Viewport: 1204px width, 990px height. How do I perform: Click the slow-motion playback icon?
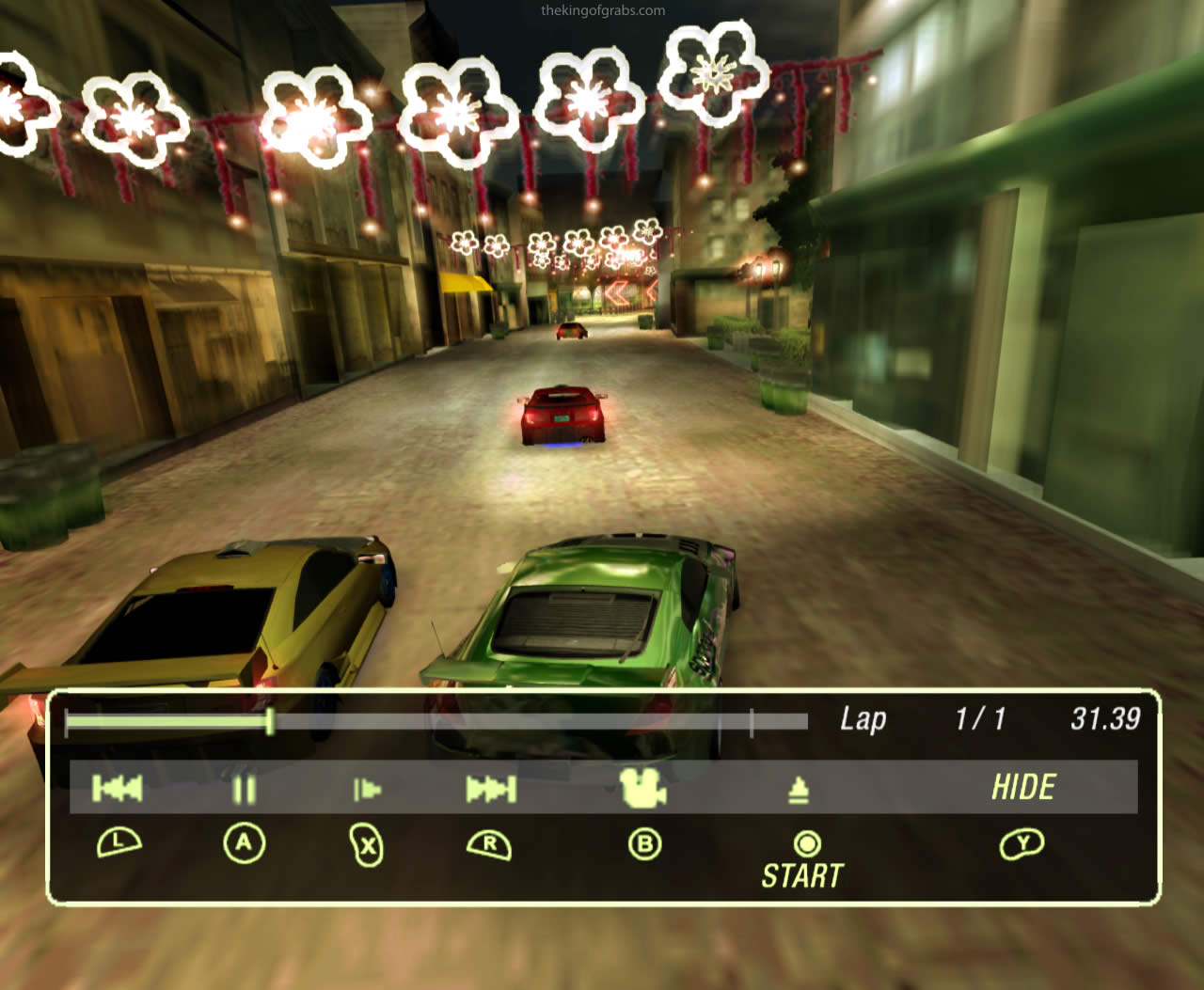coord(366,790)
